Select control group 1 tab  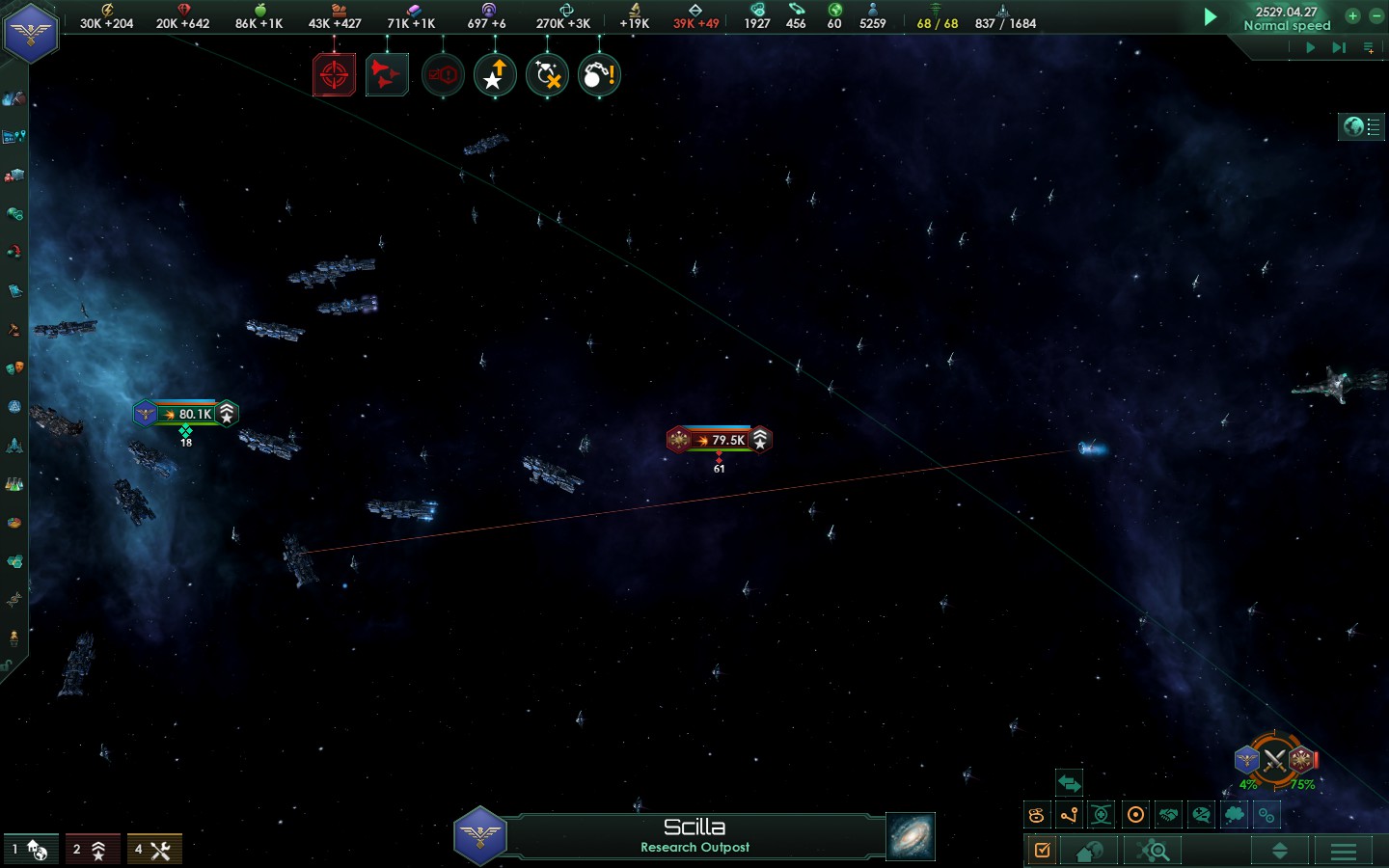tap(31, 850)
